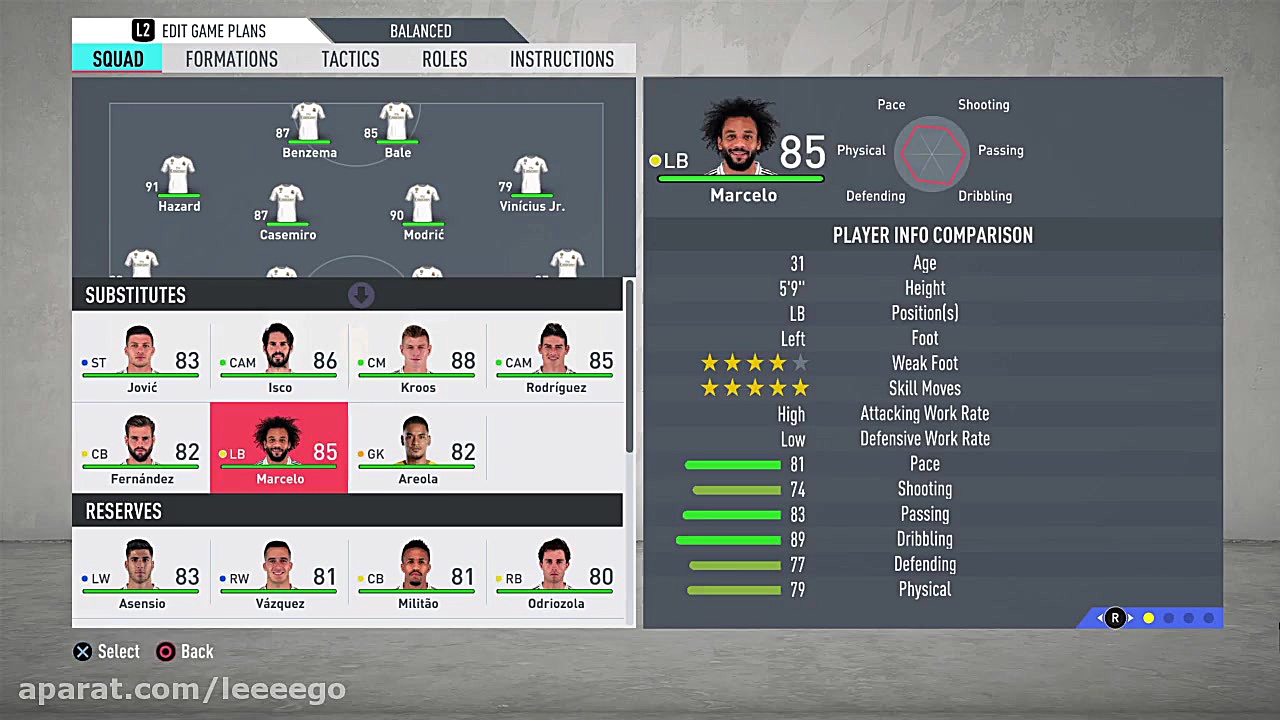The height and width of the screenshot is (720, 1280).
Task: Select Benzema on the pitch
Action: (x=308, y=128)
